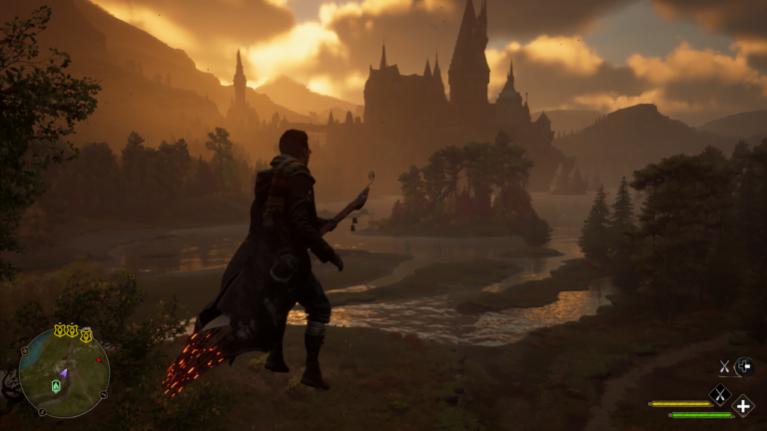Open the circular minimap
The width and height of the screenshot is (767, 431).
[x=64, y=374]
